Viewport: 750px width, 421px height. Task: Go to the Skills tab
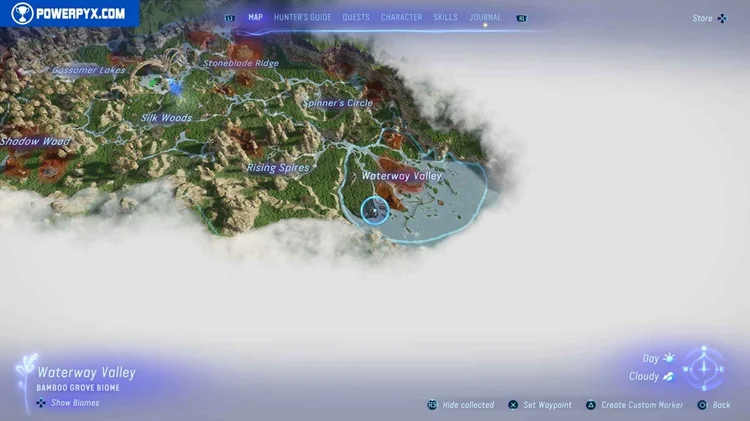[x=445, y=17]
